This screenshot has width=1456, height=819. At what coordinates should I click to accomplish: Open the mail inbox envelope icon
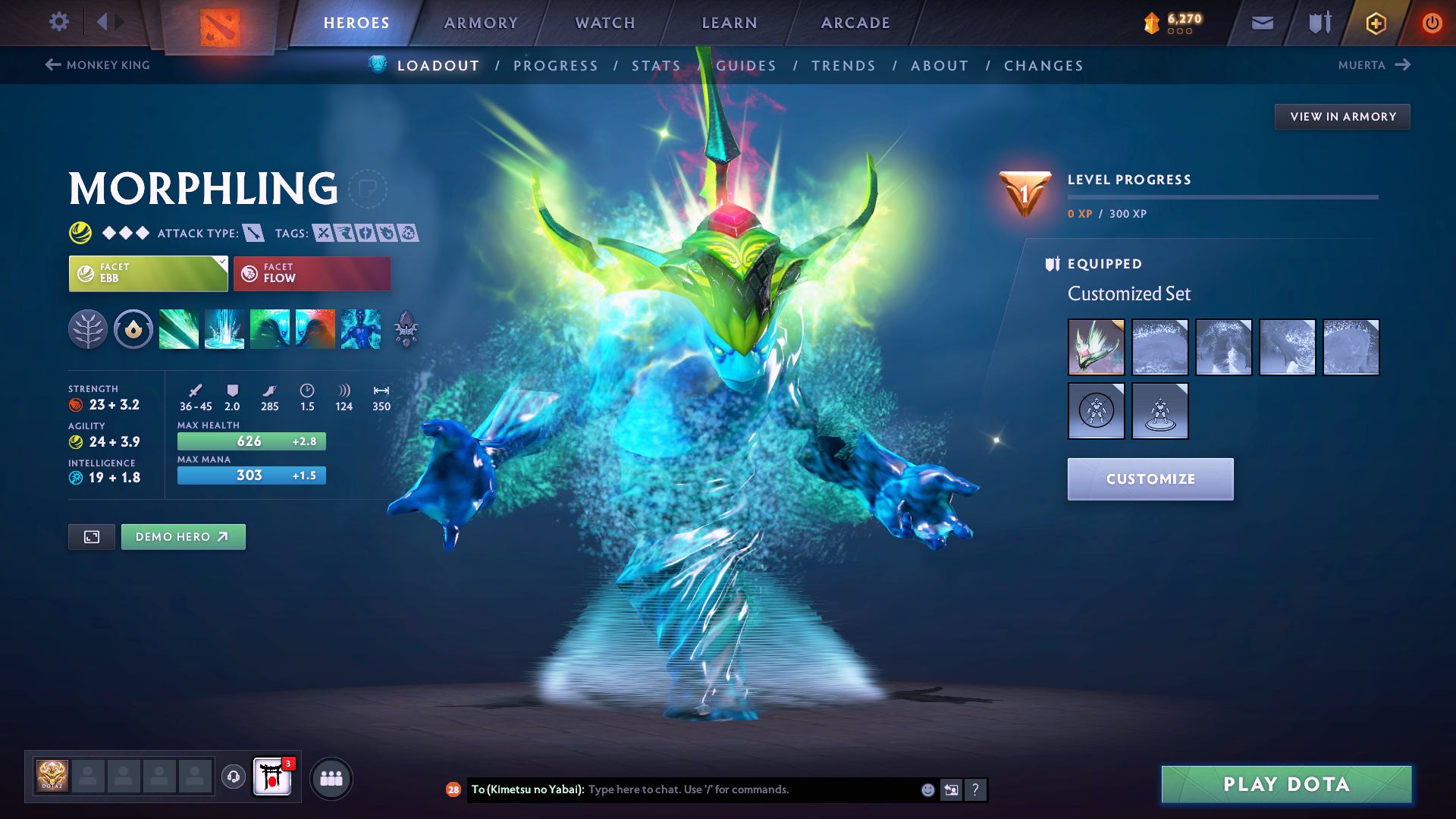pyautogui.click(x=1261, y=22)
